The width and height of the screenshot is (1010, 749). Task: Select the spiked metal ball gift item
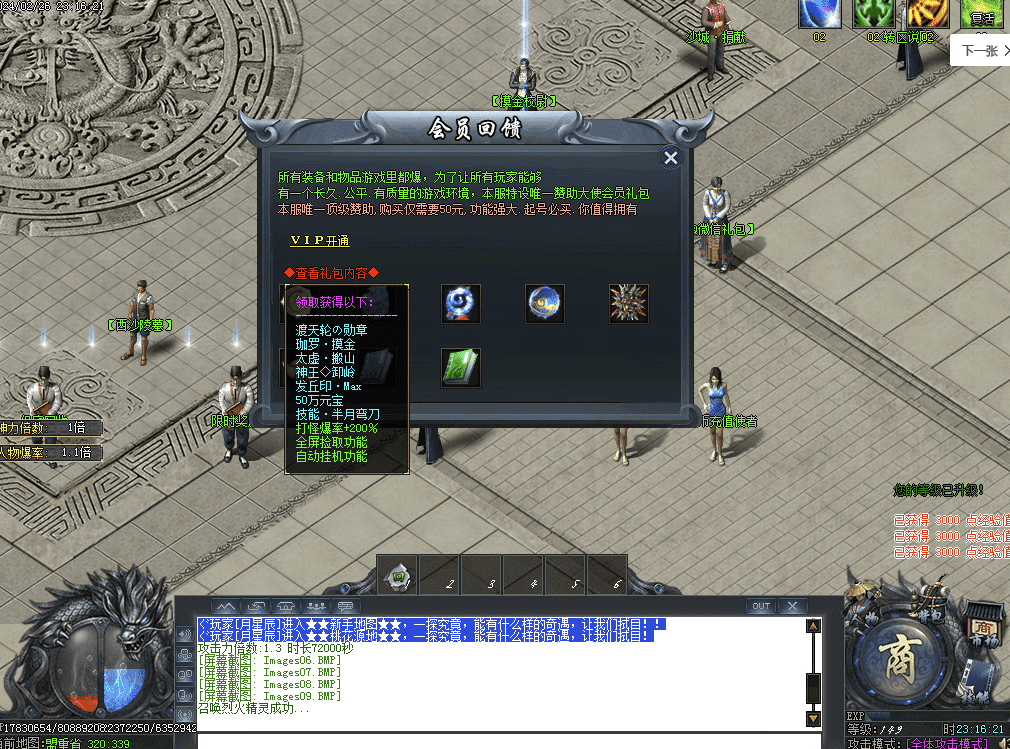(x=629, y=303)
